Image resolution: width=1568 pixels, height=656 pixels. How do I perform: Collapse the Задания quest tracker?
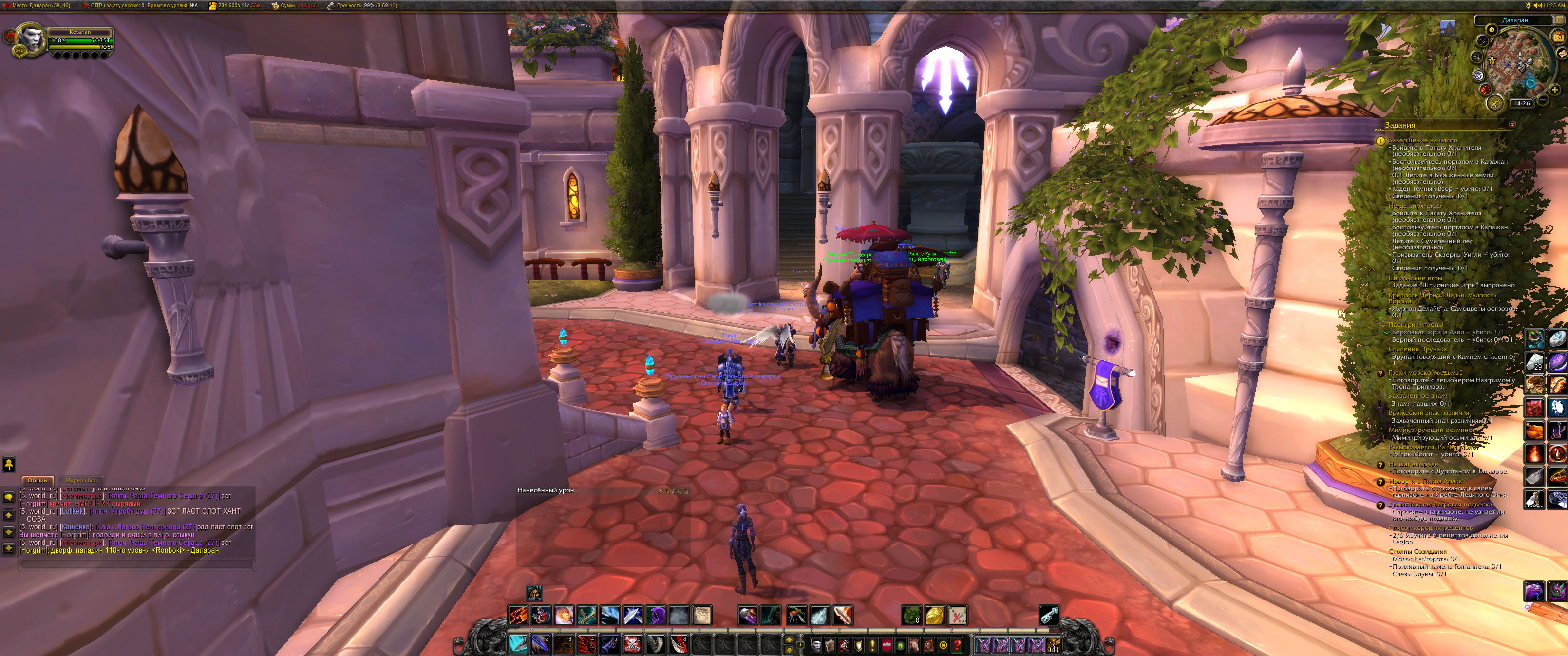tap(1512, 125)
